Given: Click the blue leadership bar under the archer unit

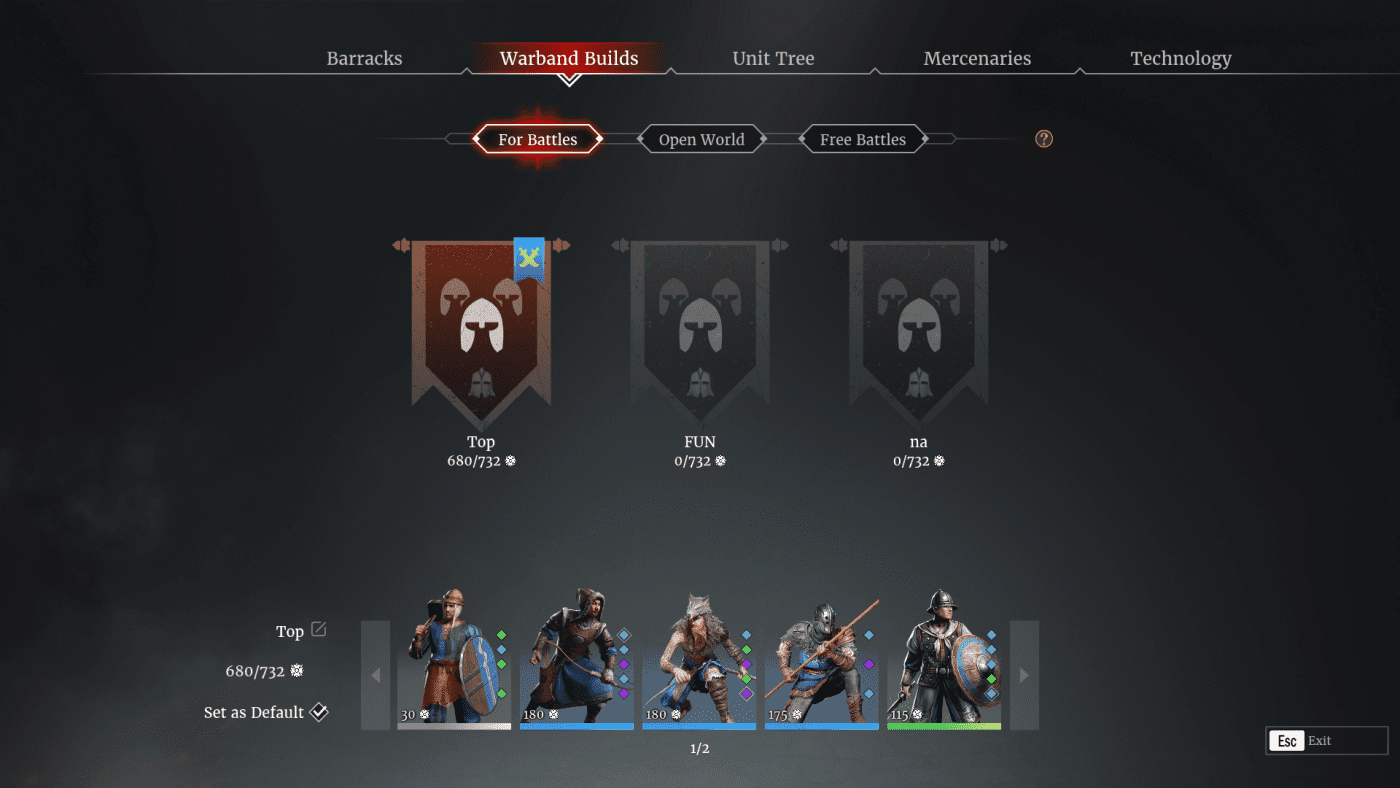Looking at the screenshot, I should [577, 727].
